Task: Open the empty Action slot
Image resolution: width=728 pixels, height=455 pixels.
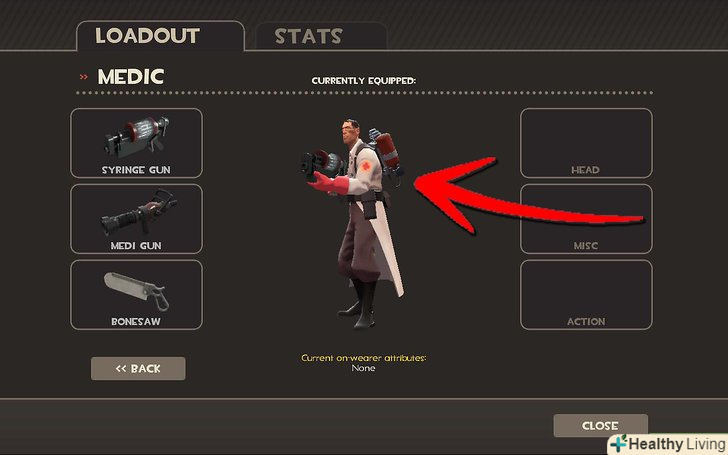Action: pos(586,295)
